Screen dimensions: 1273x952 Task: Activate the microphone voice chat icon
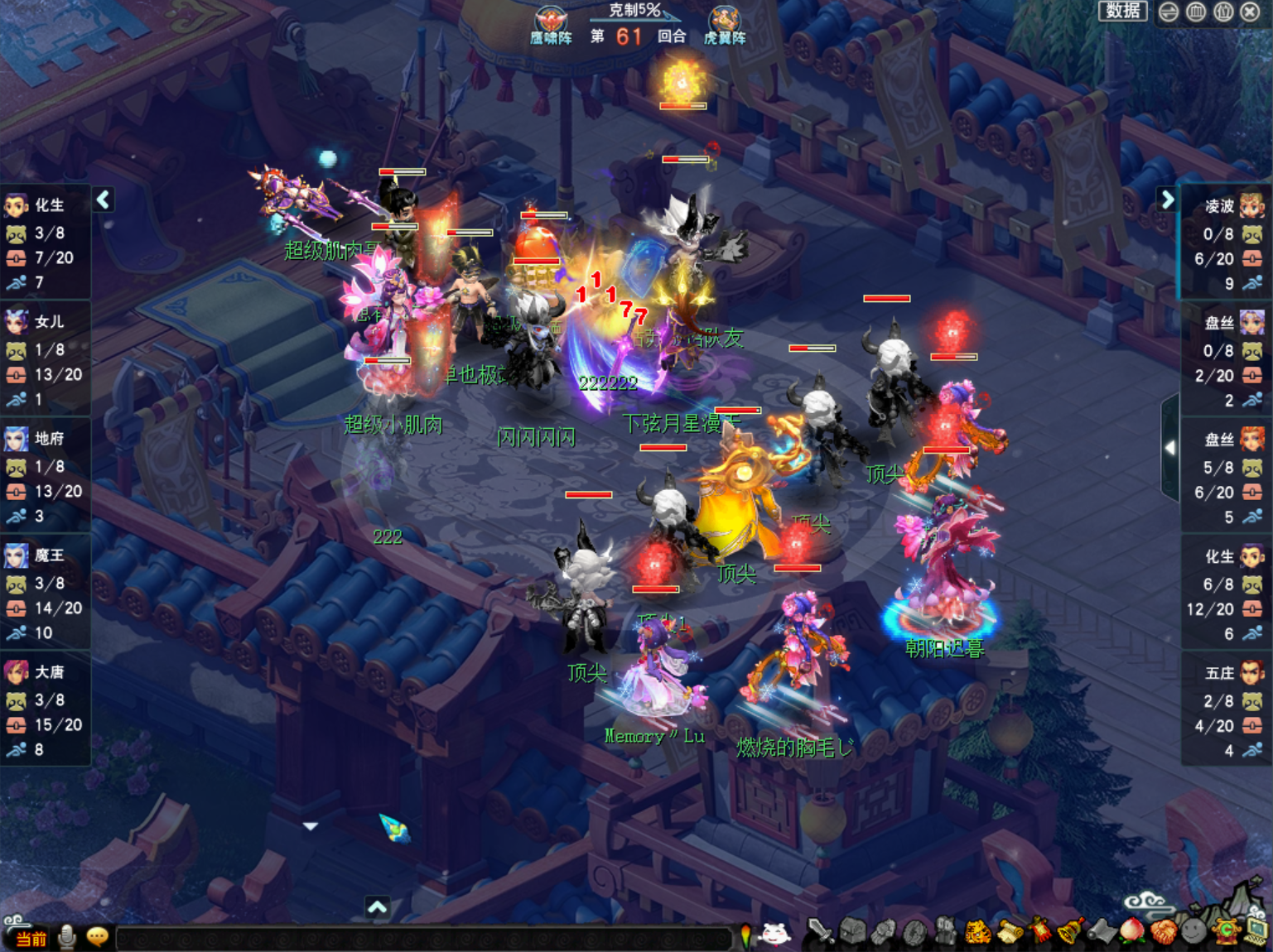(67, 937)
